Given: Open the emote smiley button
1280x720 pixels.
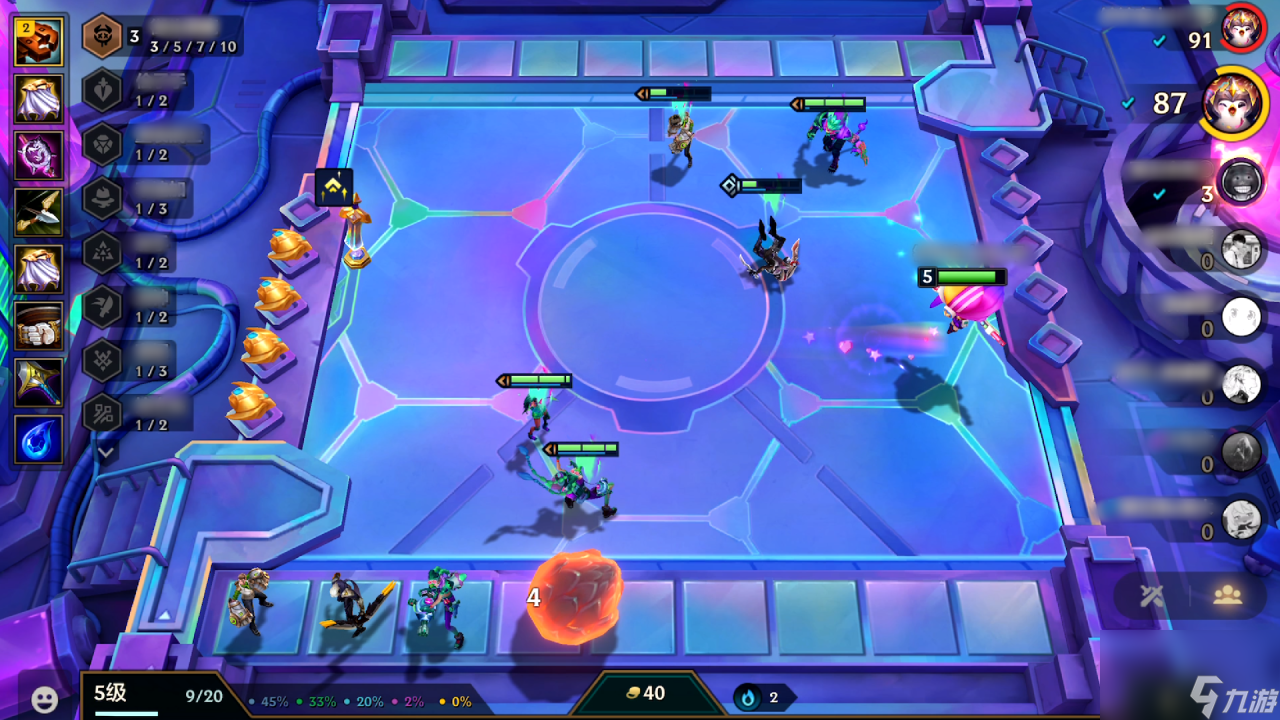Looking at the screenshot, I should [x=44, y=699].
